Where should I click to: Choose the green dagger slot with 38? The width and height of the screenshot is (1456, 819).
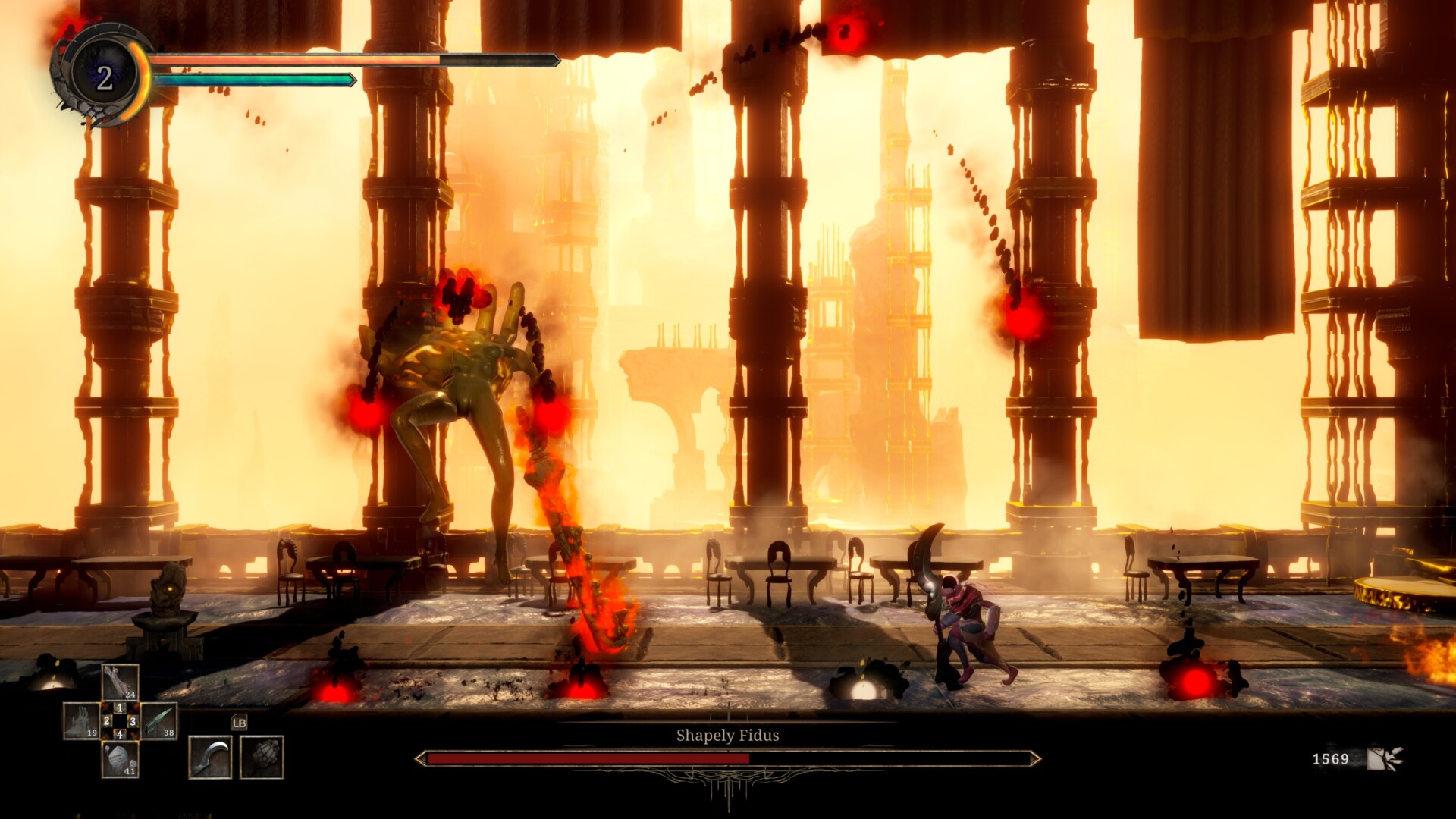coord(159,720)
